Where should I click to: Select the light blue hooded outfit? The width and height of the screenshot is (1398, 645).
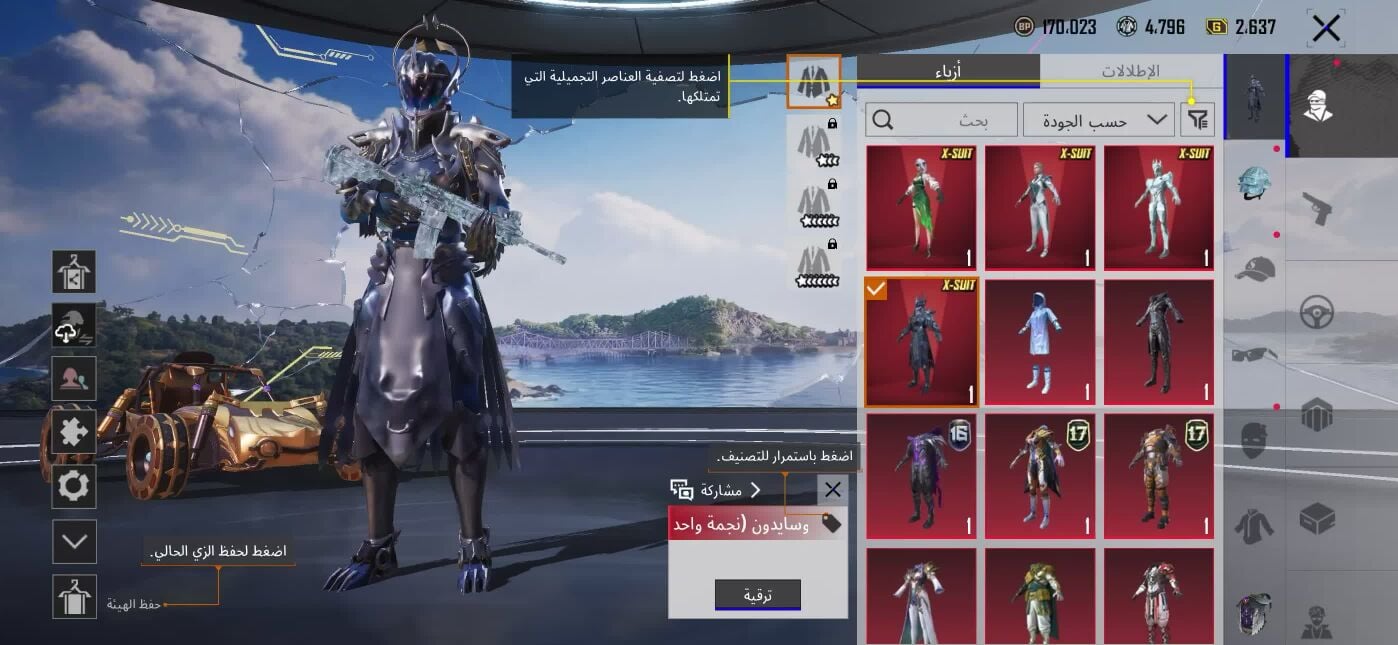pyautogui.click(x=1040, y=342)
